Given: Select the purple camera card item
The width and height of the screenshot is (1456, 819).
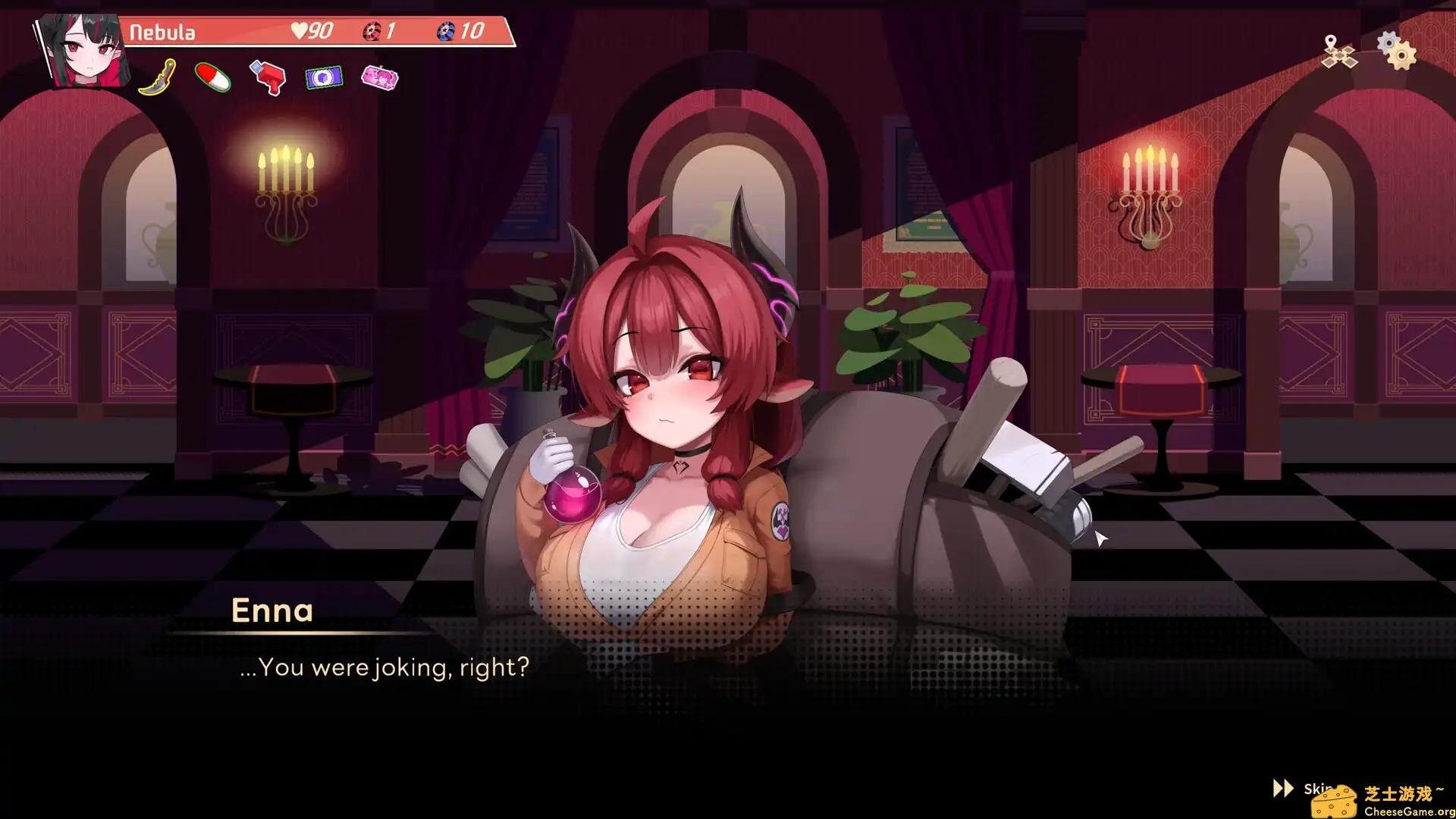Looking at the screenshot, I should 324,77.
